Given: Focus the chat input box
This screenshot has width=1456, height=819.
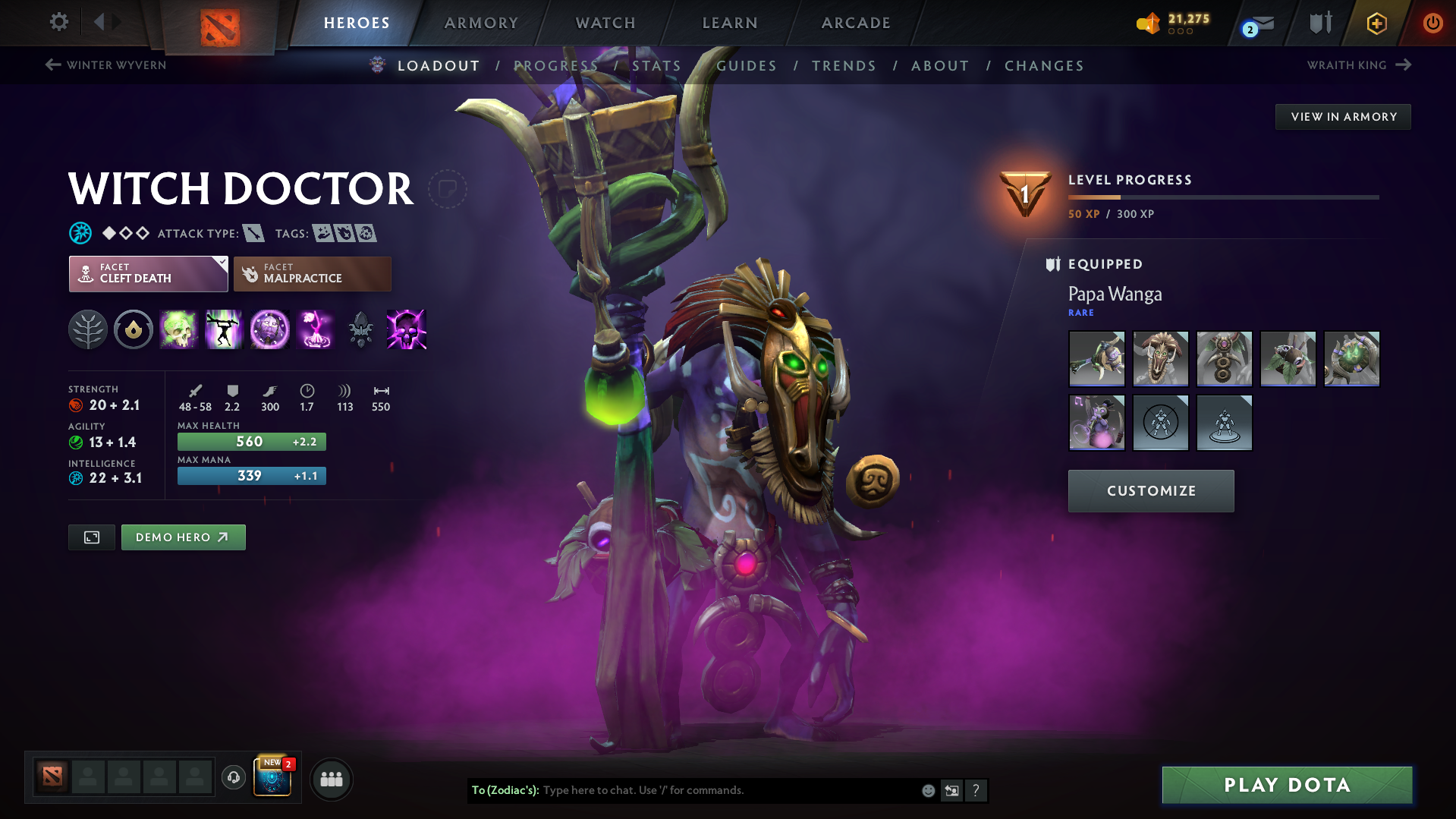Looking at the screenshot, I should click(728, 790).
